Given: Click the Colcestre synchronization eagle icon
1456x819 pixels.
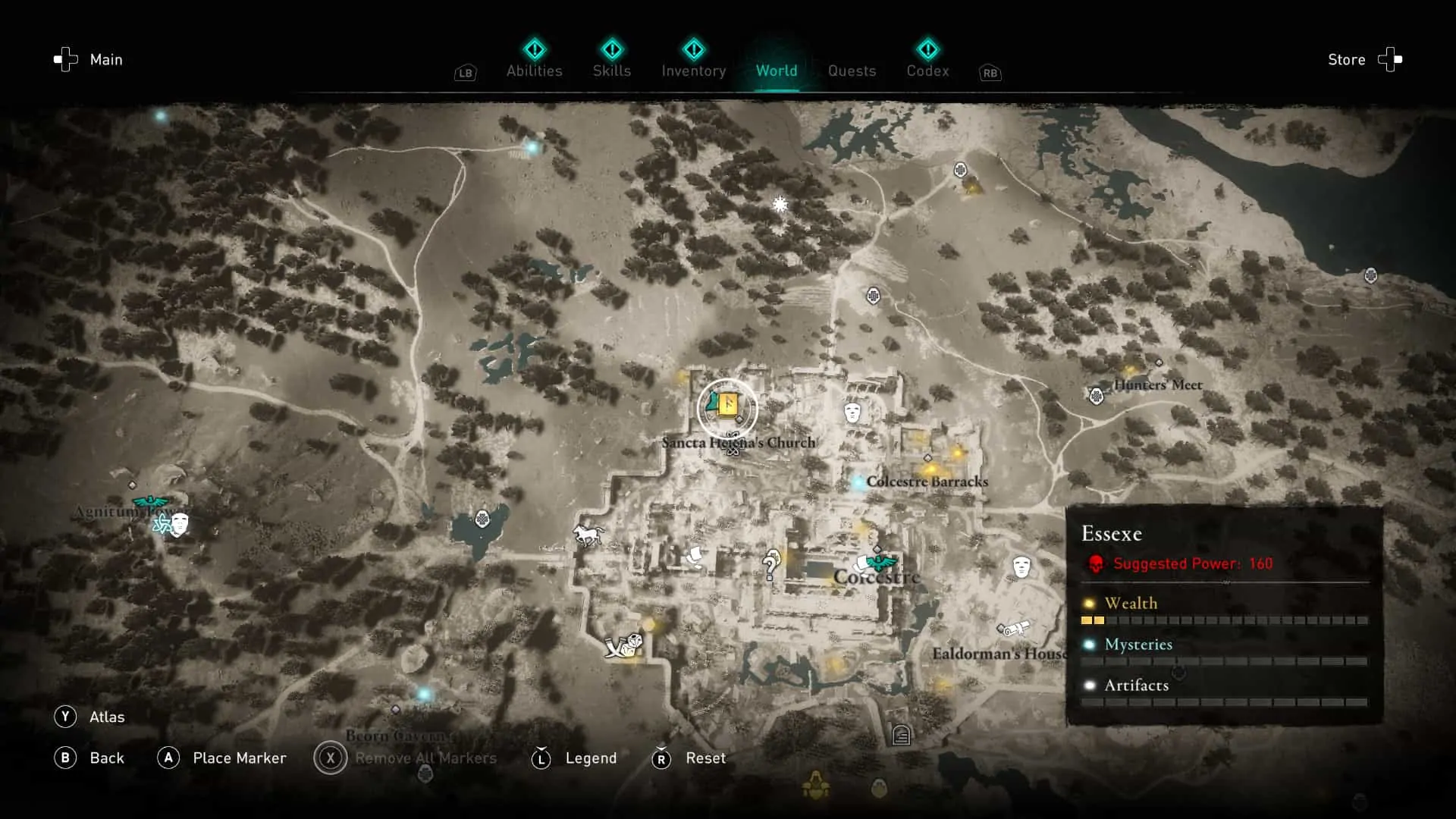Looking at the screenshot, I should coord(880,563).
